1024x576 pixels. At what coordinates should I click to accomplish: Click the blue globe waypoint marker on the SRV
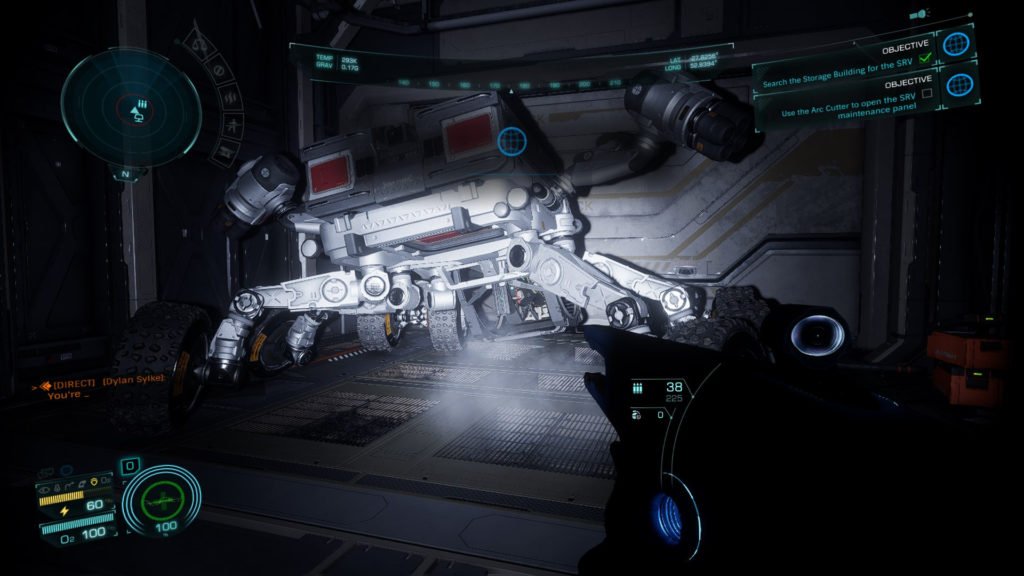[512, 139]
